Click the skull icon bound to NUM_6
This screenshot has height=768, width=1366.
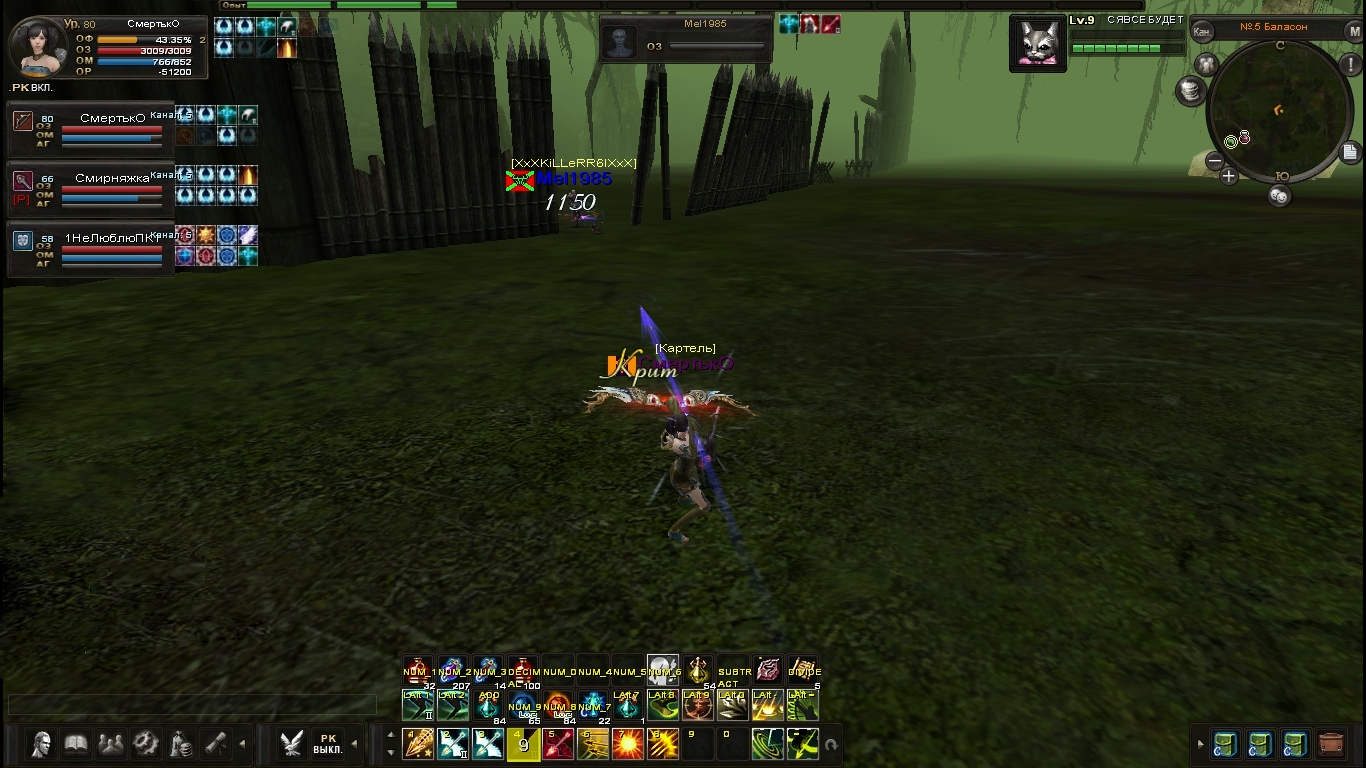point(662,670)
